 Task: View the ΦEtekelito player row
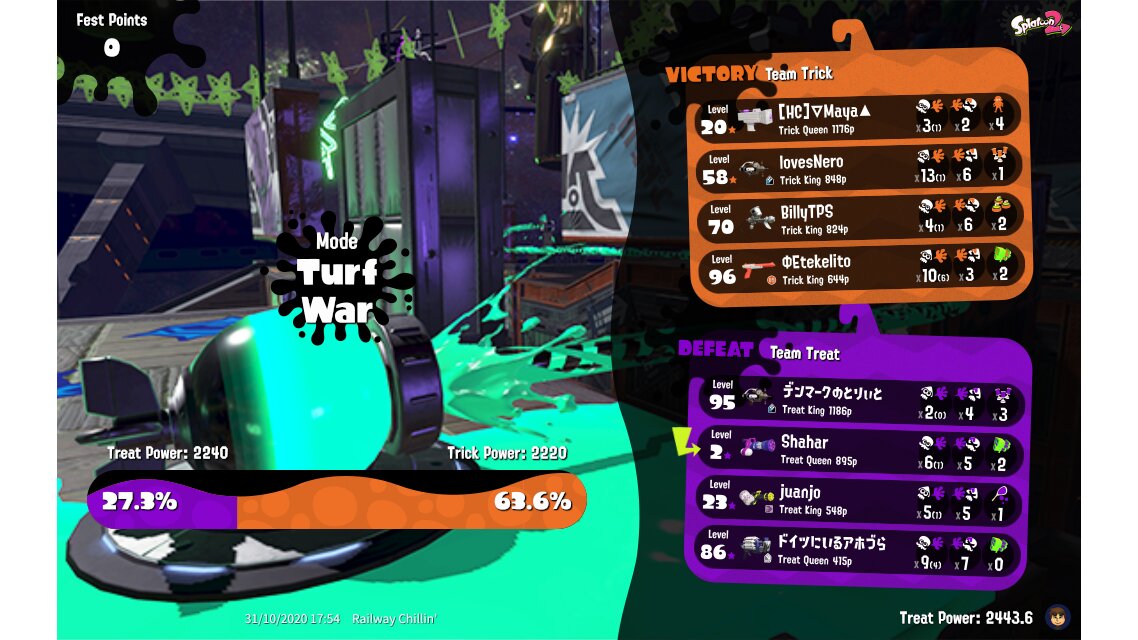[x=859, y=269]
